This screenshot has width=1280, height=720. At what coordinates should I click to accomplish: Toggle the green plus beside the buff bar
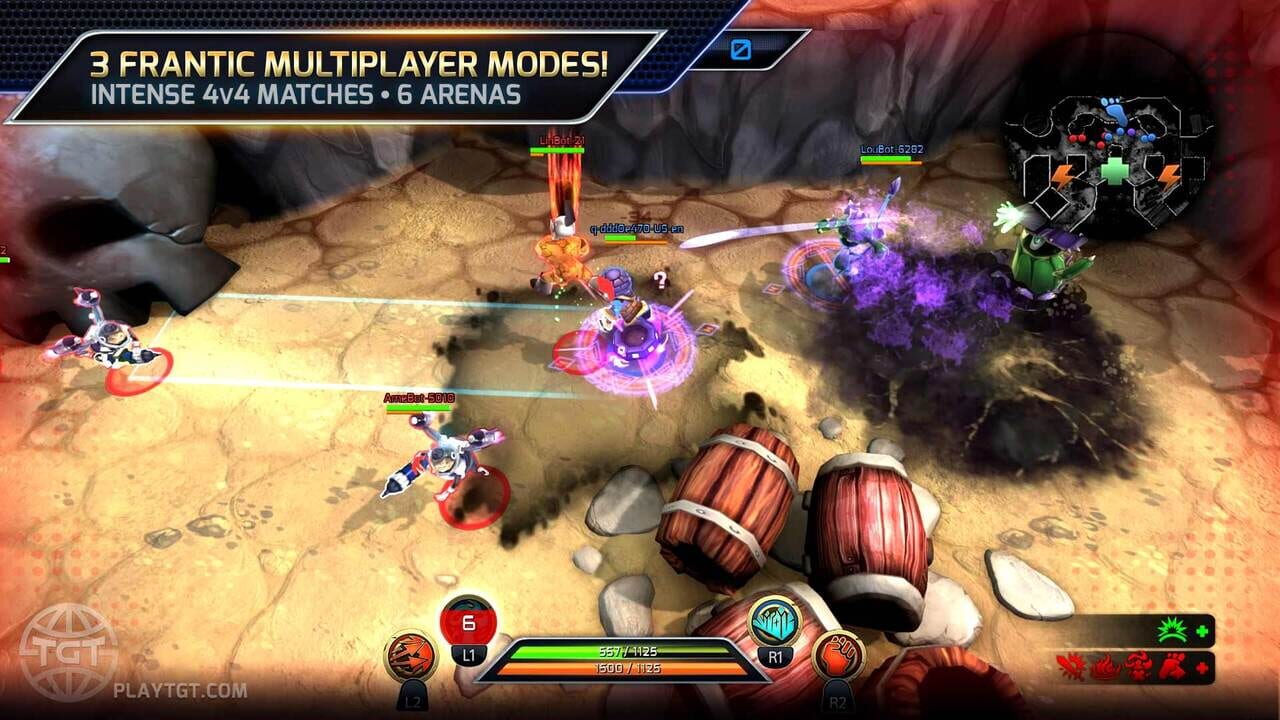(x=1203, y=631)
